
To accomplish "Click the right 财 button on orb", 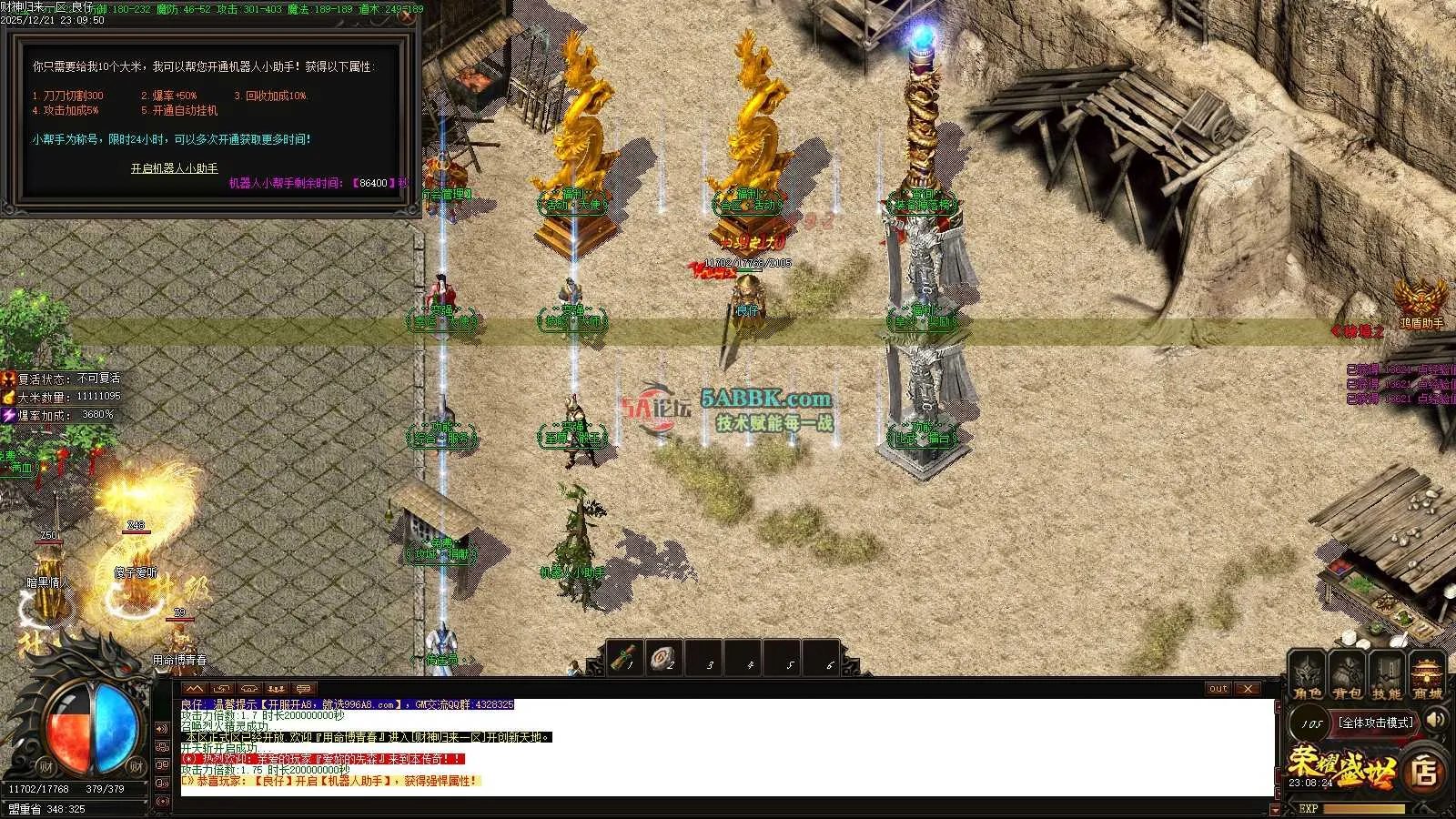I will 136,767.
